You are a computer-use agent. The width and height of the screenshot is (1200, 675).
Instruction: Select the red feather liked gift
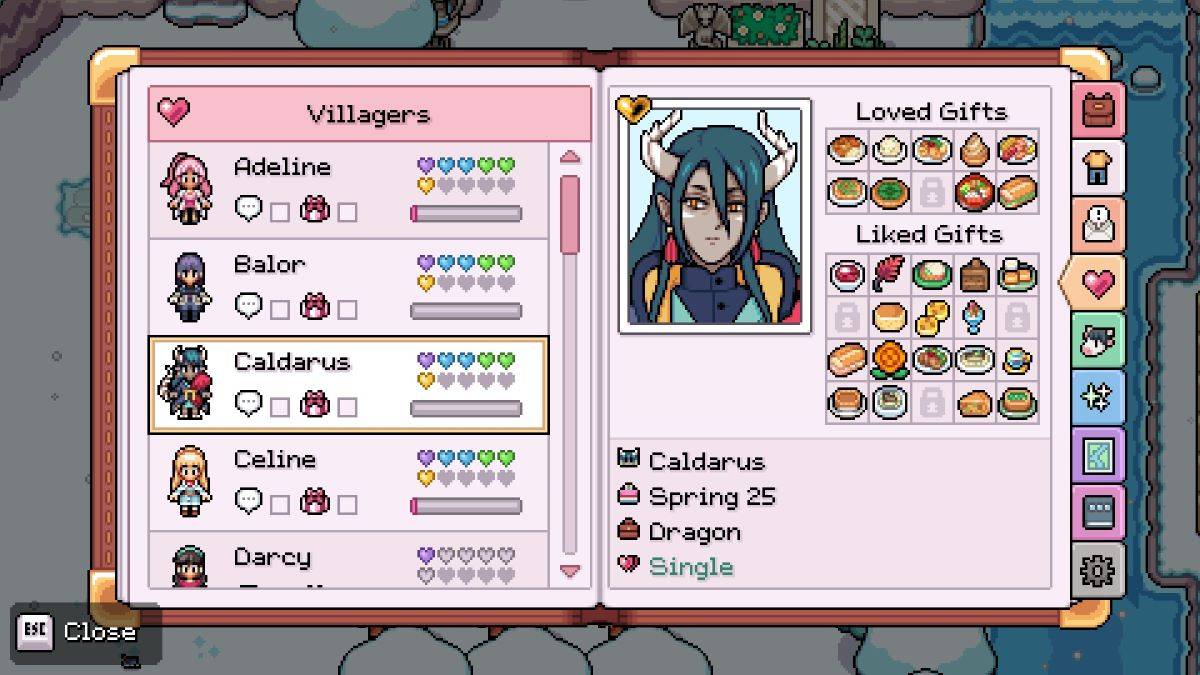(x=889, y=274)
